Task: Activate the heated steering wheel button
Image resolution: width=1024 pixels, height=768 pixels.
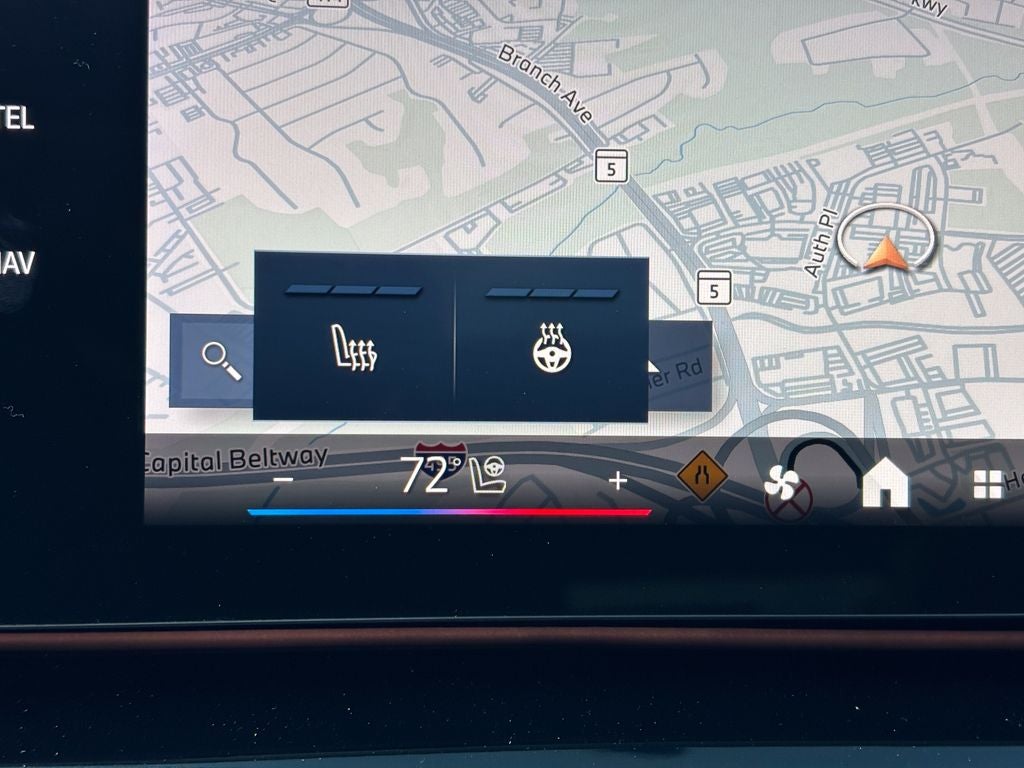Action: point(552,349)
